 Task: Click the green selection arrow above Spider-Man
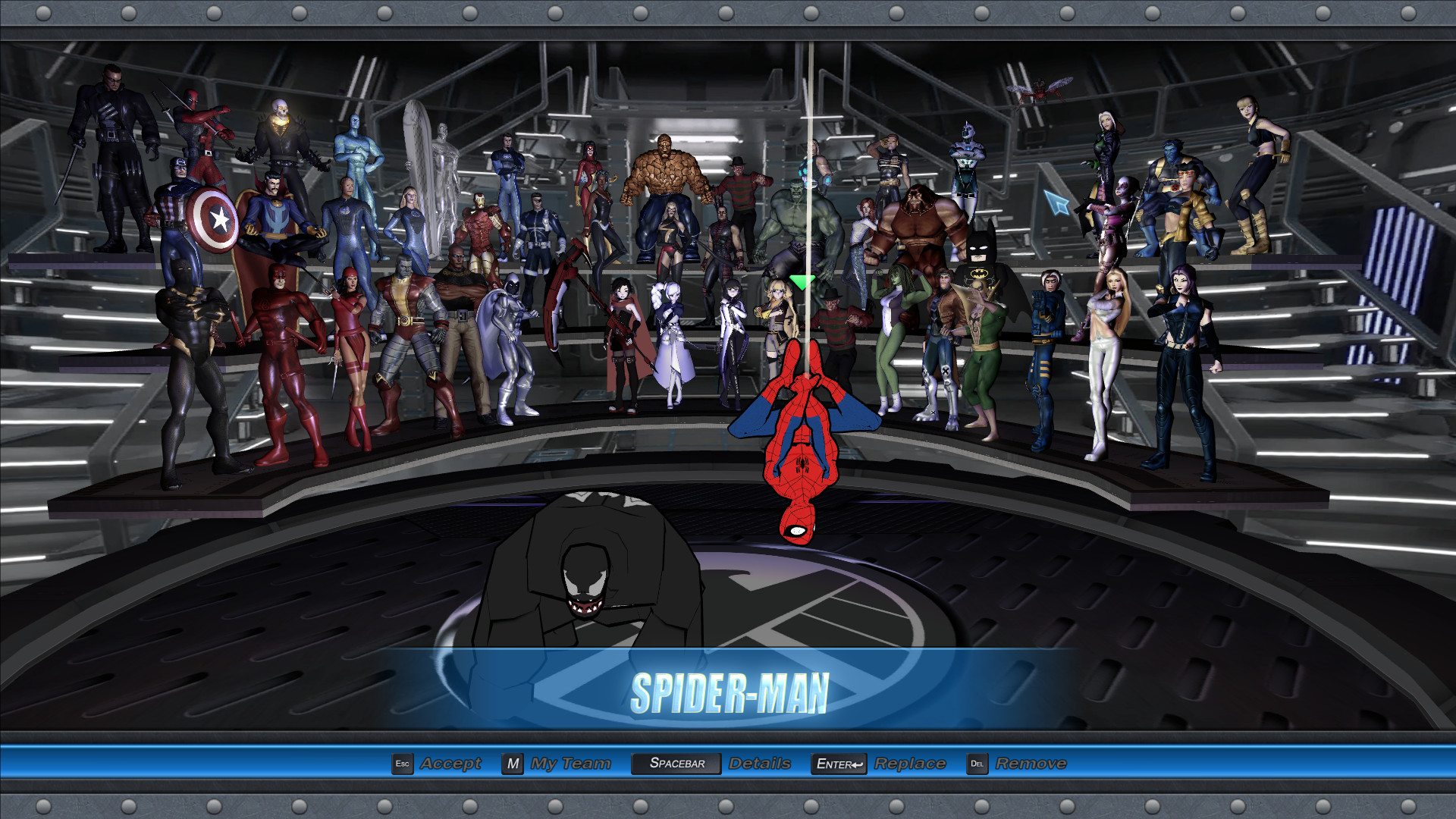tap(801, 281)
